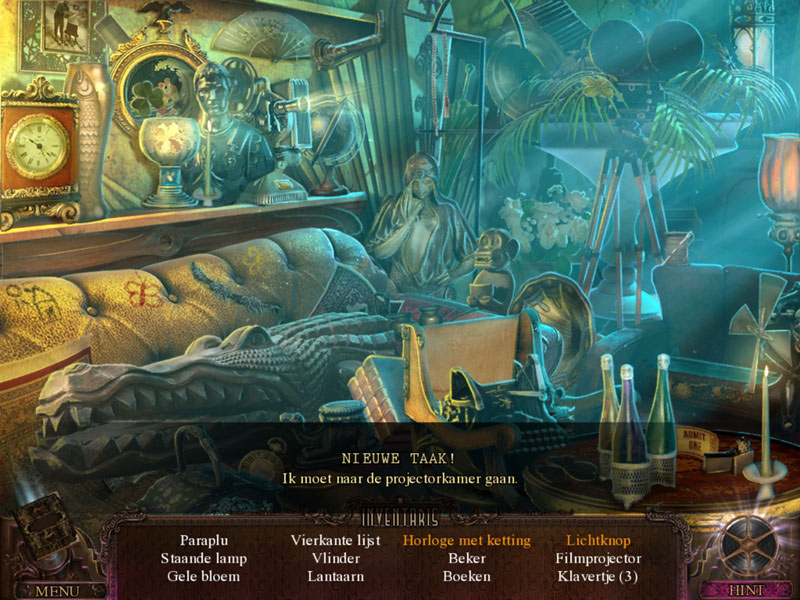Open the Menu button

[56, 590]
